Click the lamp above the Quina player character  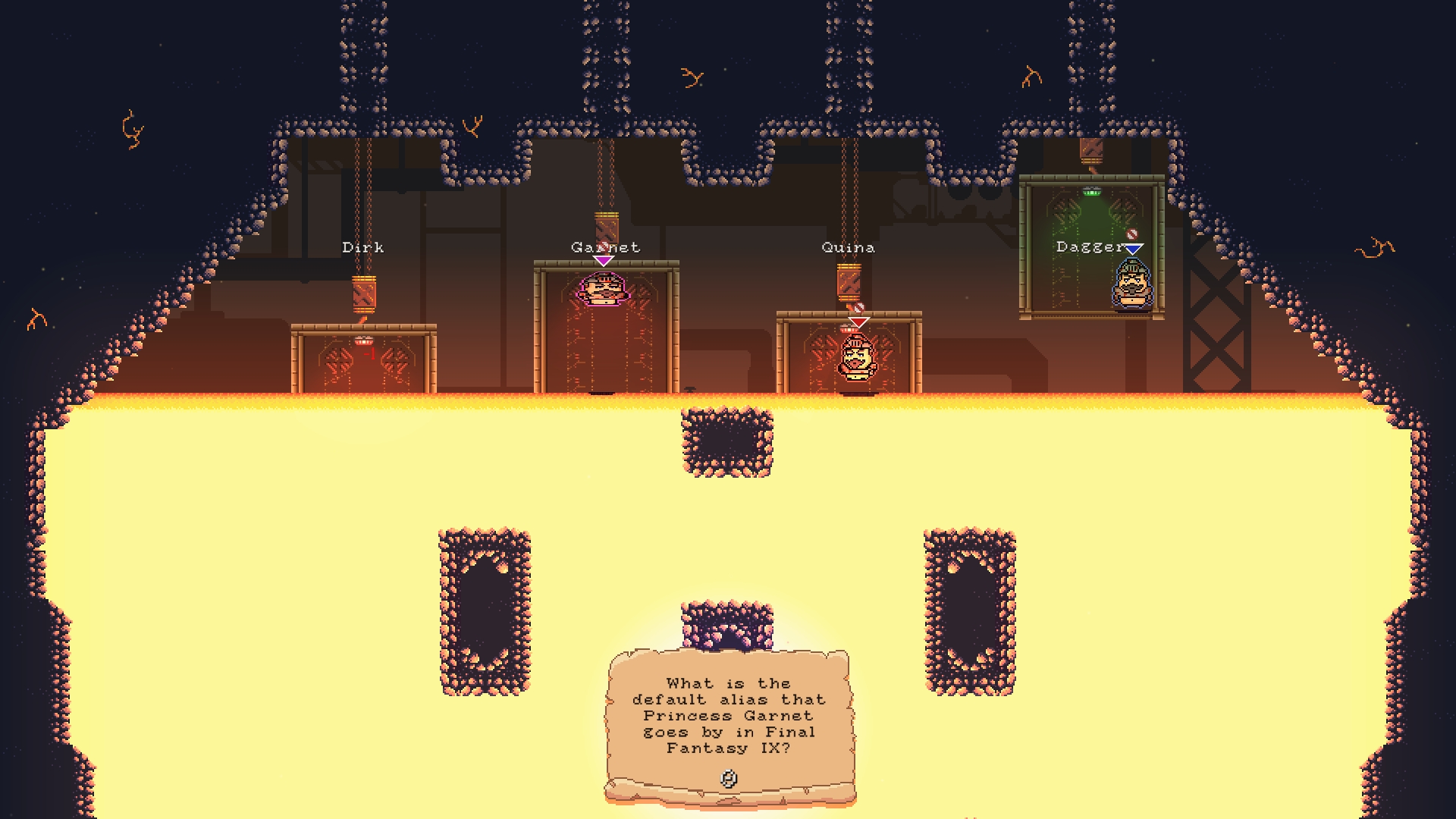[849, 328]
